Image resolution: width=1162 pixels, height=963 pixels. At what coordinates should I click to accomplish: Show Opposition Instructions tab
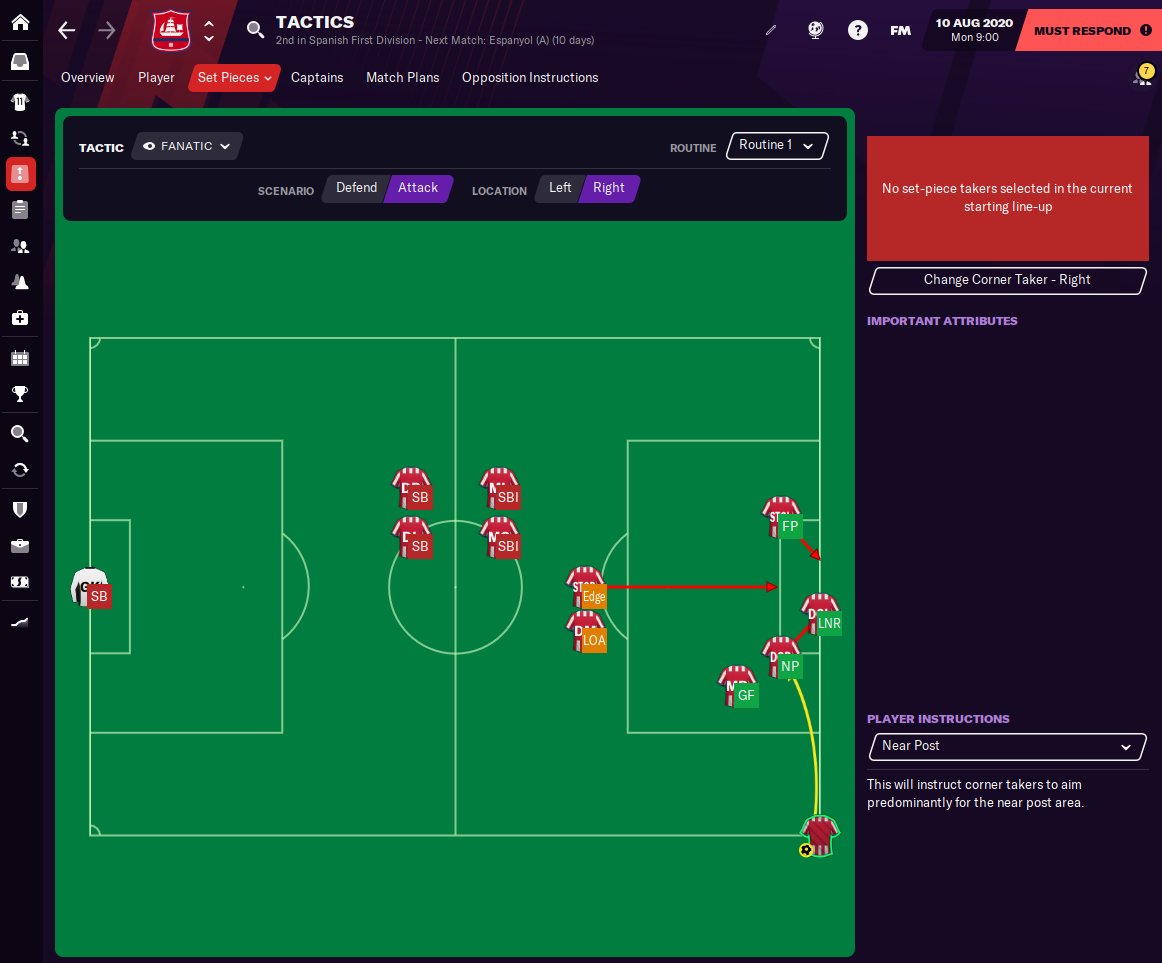coord(530,77)
